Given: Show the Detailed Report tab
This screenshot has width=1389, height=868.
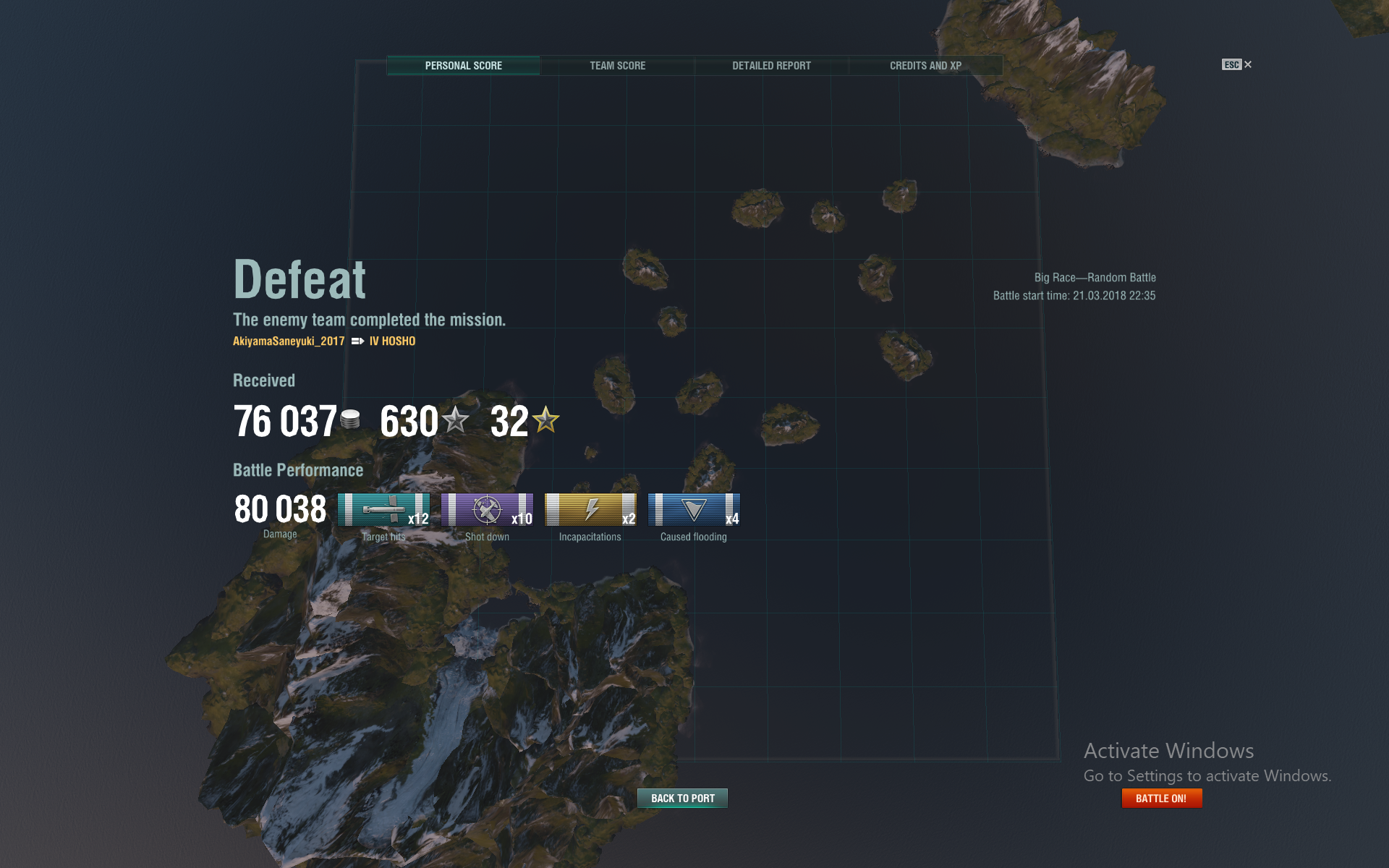Looking at the screenshot, I should click(771, 66).
